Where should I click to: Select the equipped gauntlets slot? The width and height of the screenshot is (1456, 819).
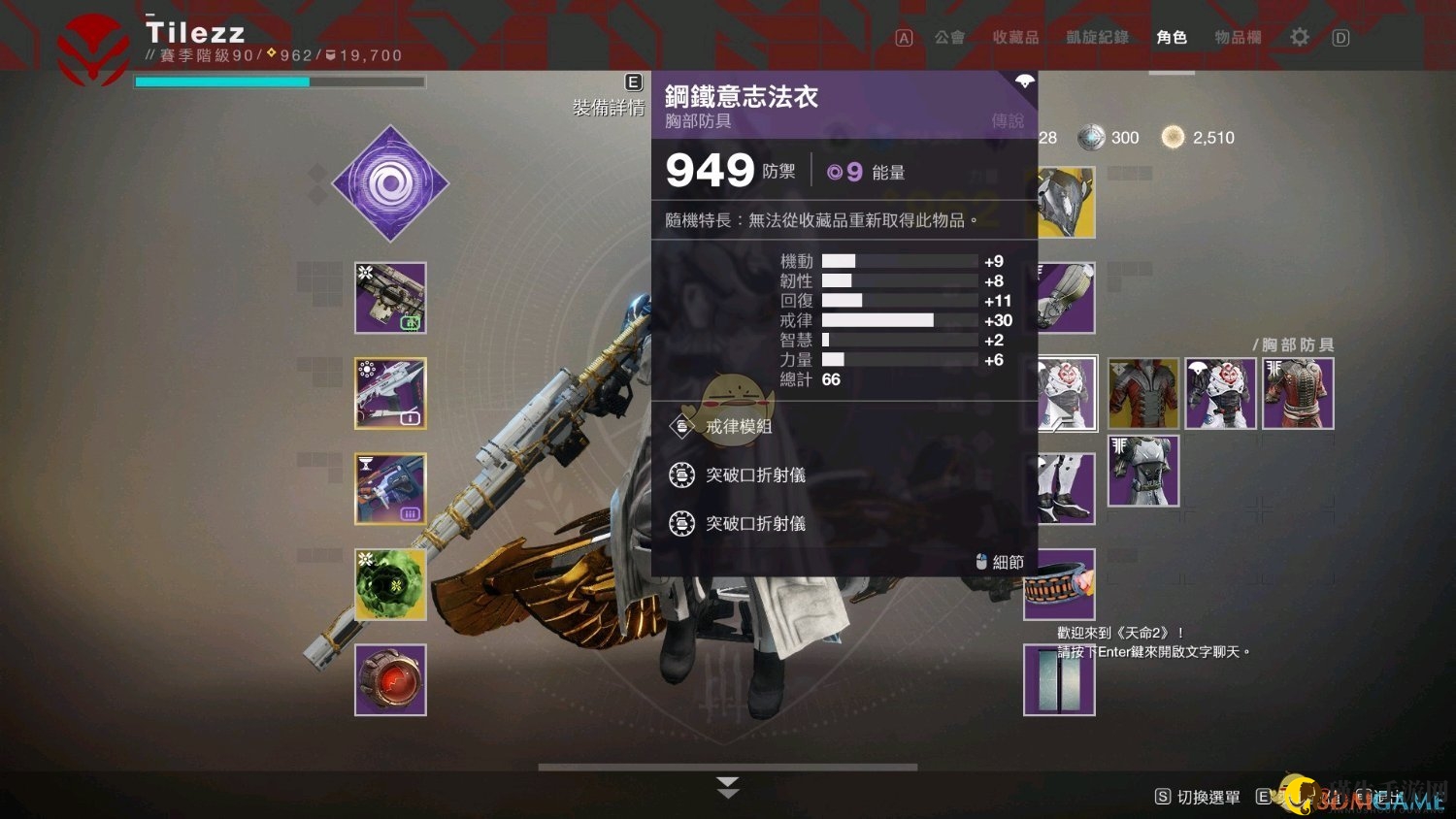click(x=1066, y=298)
